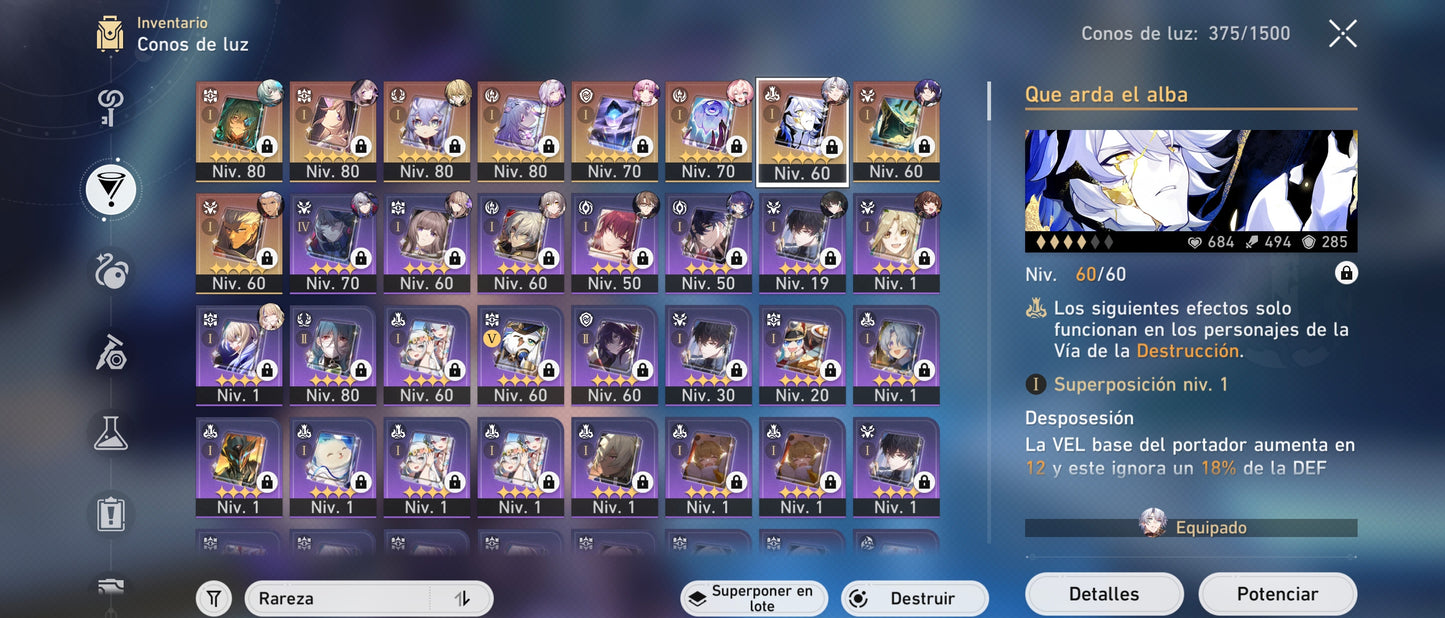Image resolution: width=1445 pixels, height=618 pixels.
Task: Pick the light cone with superposition V badge
Action: pos(520,354)
